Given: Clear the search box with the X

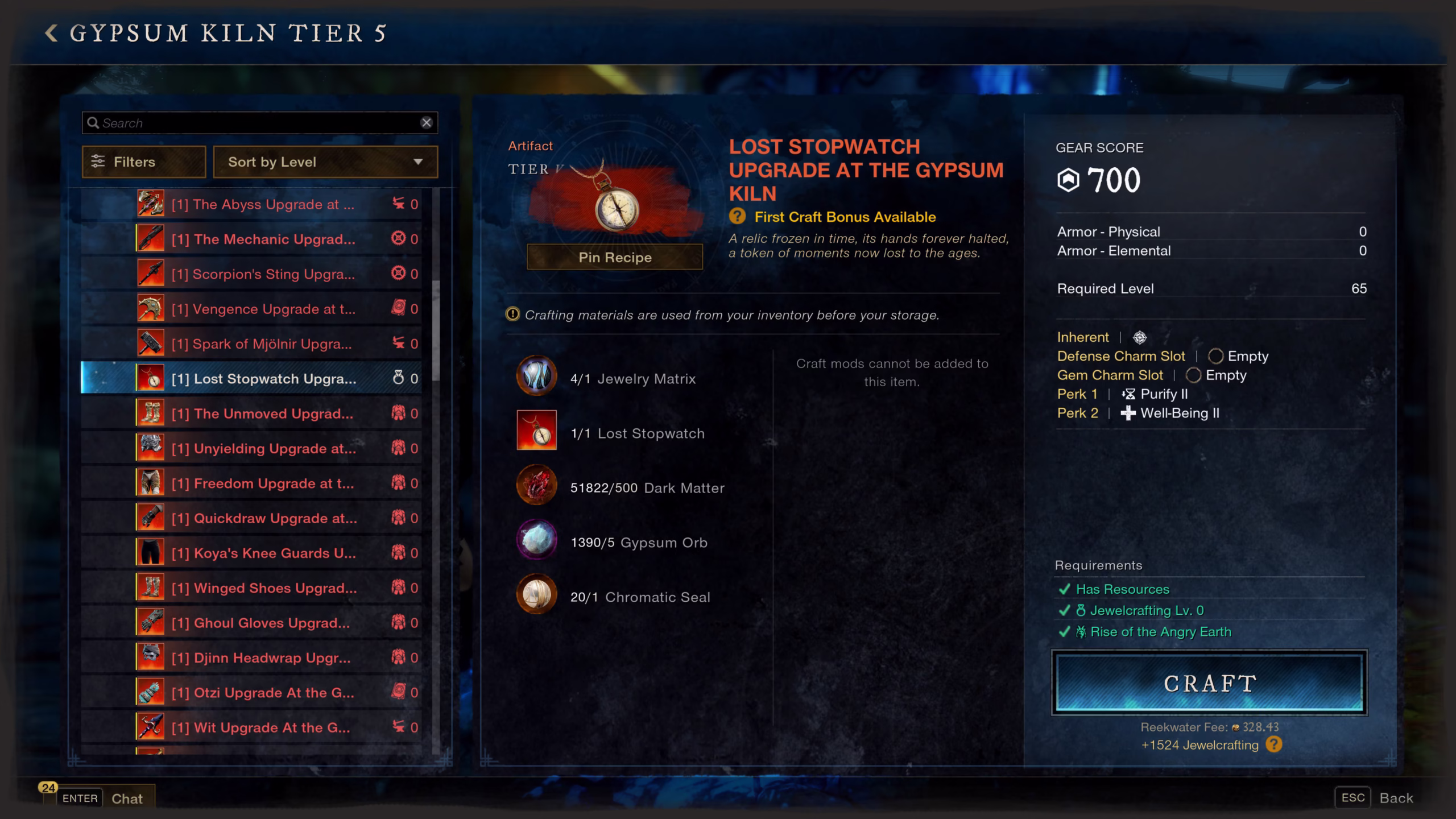Looking at the screenshot, I should pos(426,123).
